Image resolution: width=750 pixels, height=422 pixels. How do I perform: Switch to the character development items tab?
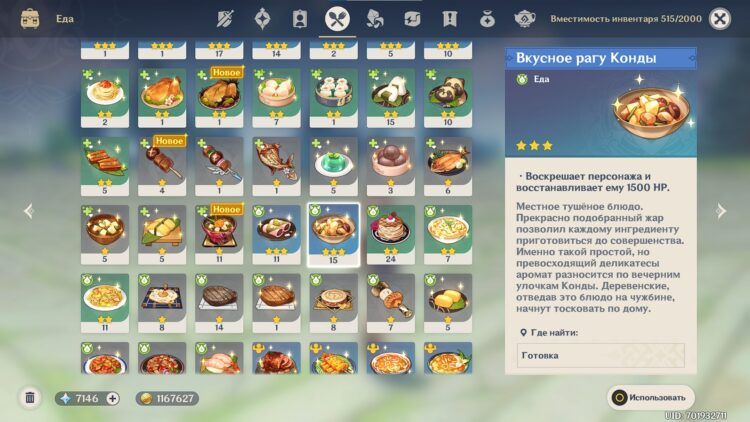[x=299, y=18]
